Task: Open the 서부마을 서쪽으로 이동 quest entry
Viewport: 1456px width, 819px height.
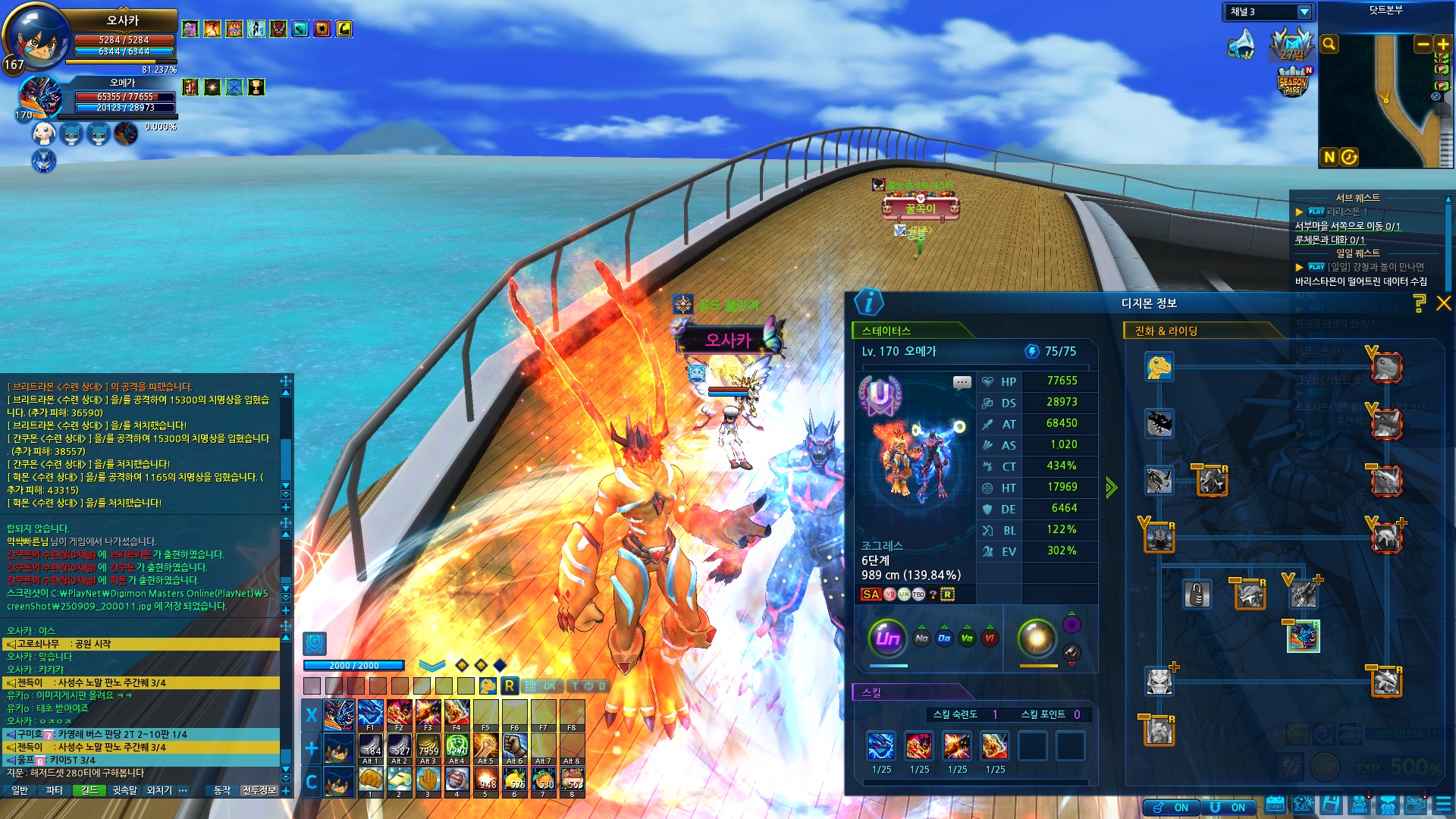Action: [x=1347, y=226]
